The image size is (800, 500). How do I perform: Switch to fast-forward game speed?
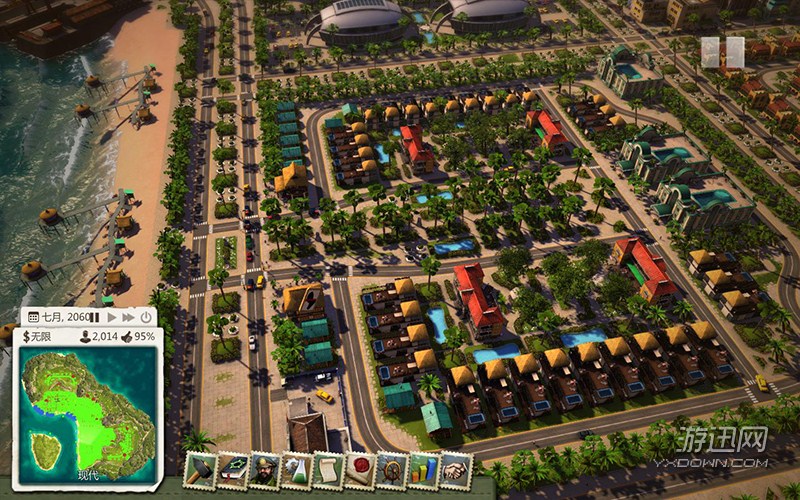point(128,316)
